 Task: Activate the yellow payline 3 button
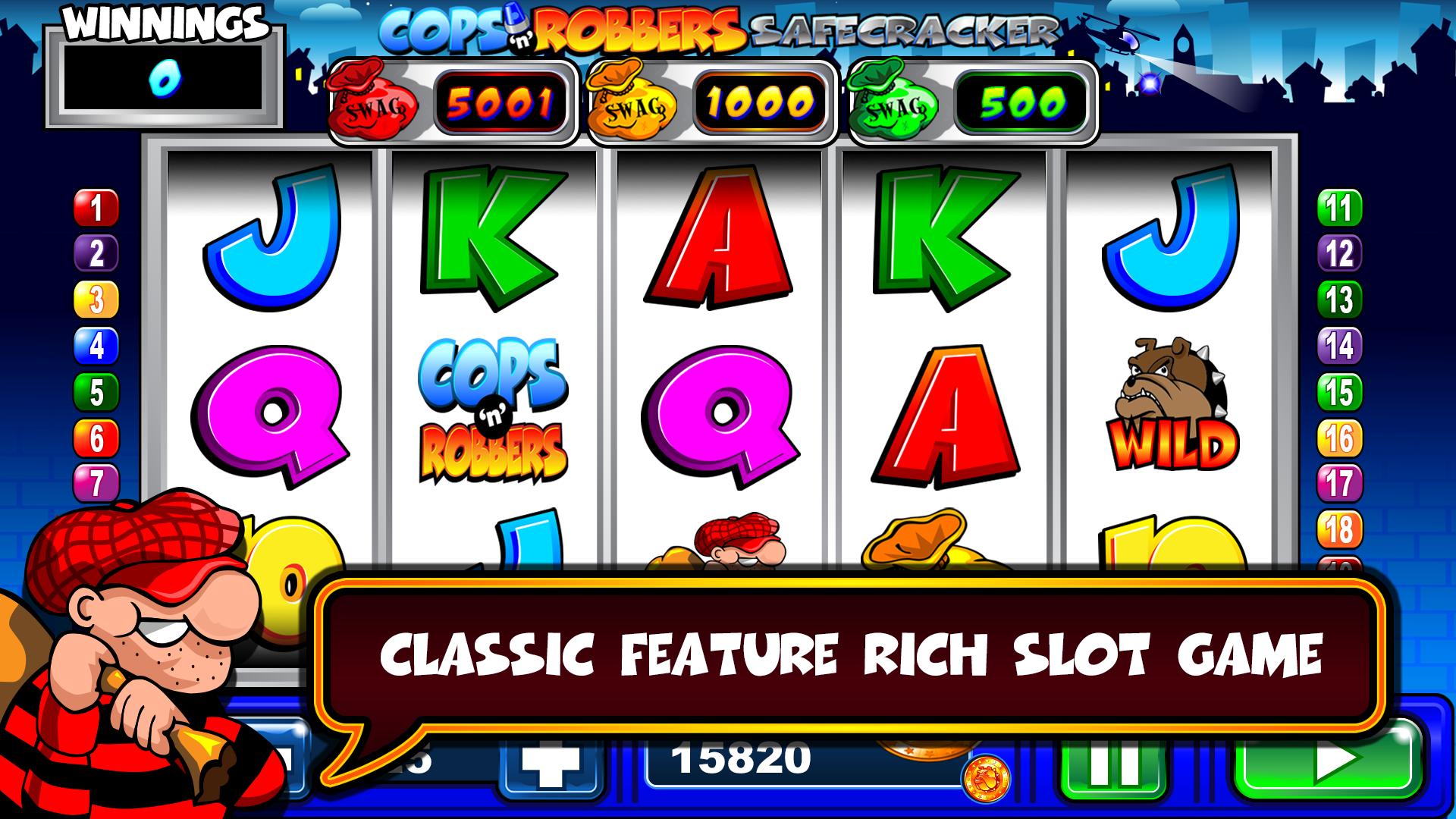click(96, 300)
